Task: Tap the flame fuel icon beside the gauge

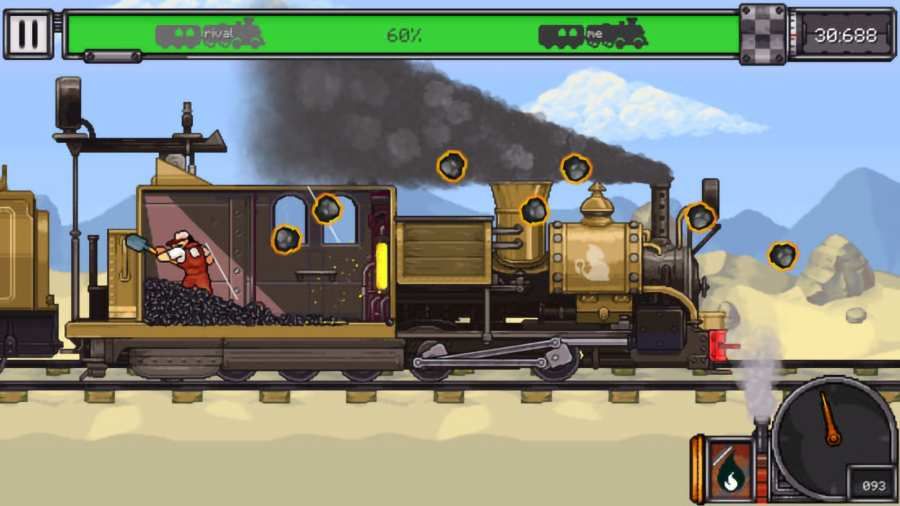Action: [x=729, y=469]
